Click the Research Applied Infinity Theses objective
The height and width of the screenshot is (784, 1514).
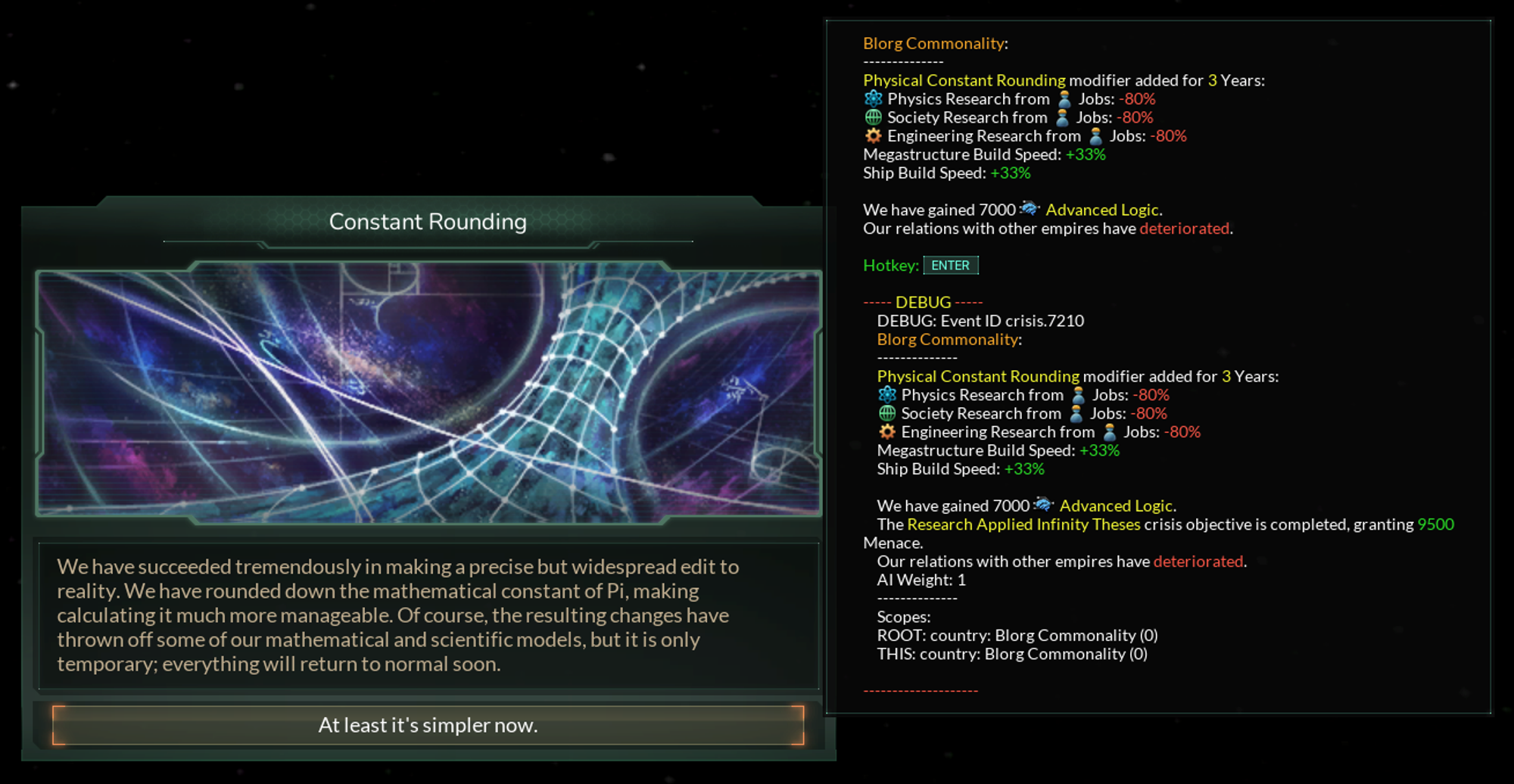1023,524
